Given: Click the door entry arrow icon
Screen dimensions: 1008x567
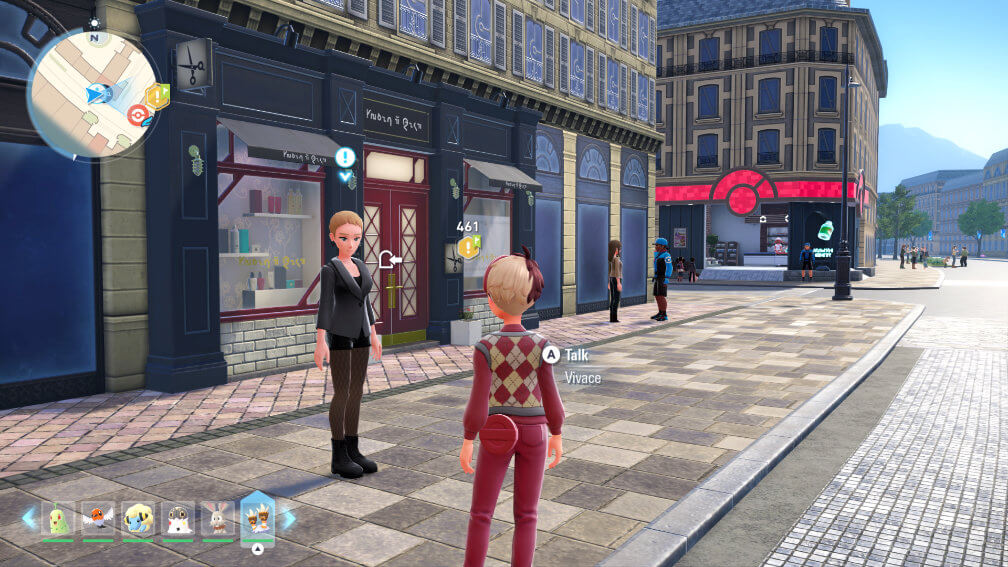Looking at the screenshot, I should pos(389,260).
